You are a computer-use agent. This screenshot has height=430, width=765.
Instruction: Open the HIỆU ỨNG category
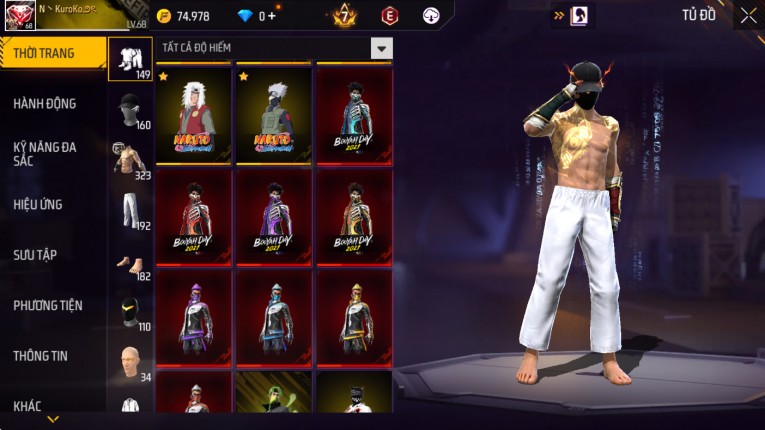38,205
